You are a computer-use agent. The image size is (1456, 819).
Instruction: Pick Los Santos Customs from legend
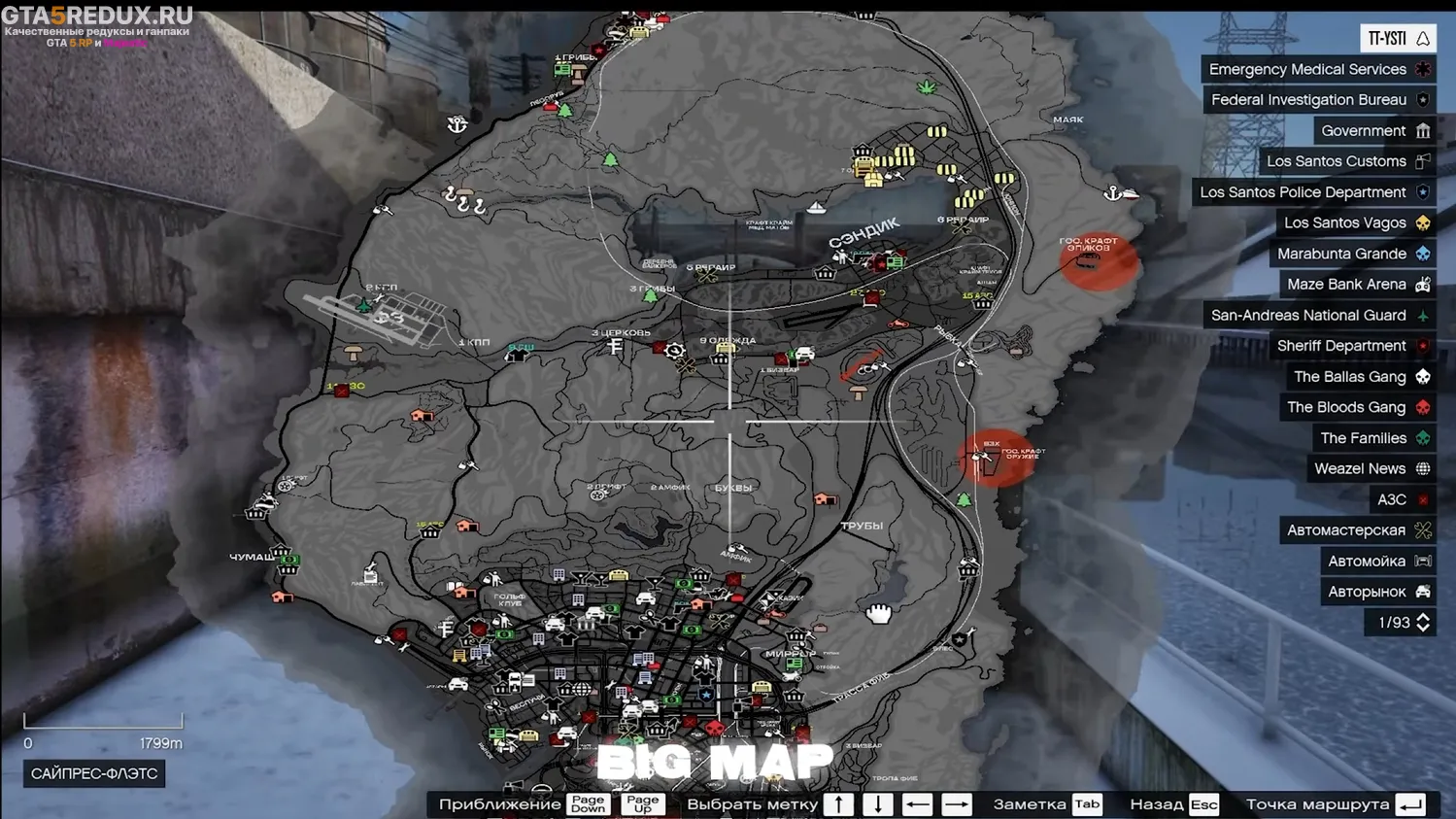1346,161
